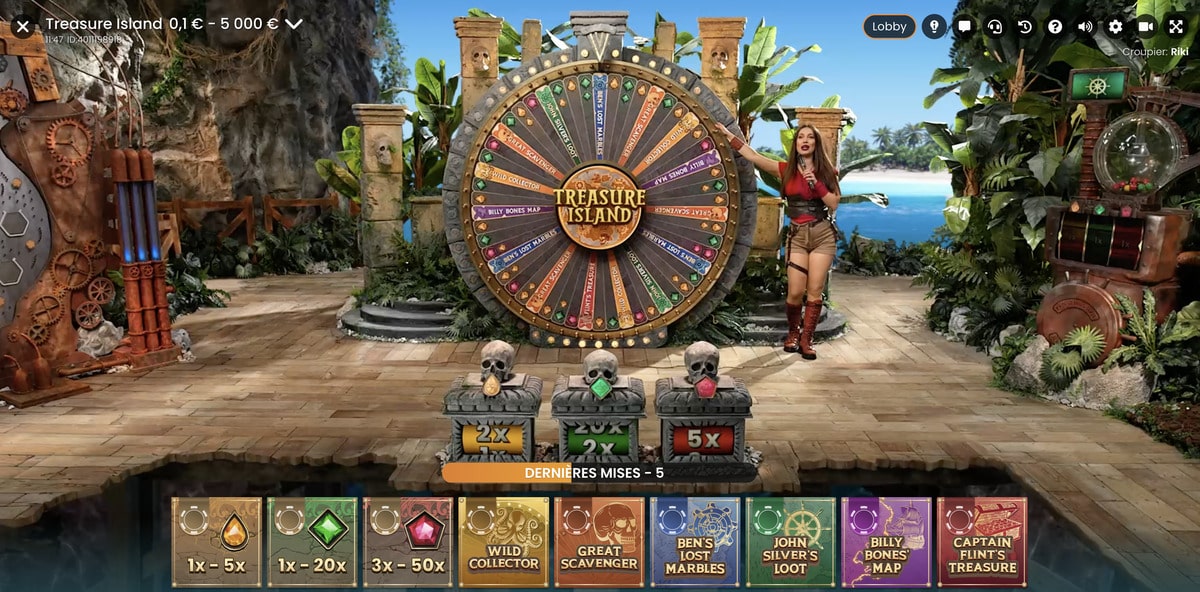Open settings with the gear icon
1200x592 pixels.
1116,27
